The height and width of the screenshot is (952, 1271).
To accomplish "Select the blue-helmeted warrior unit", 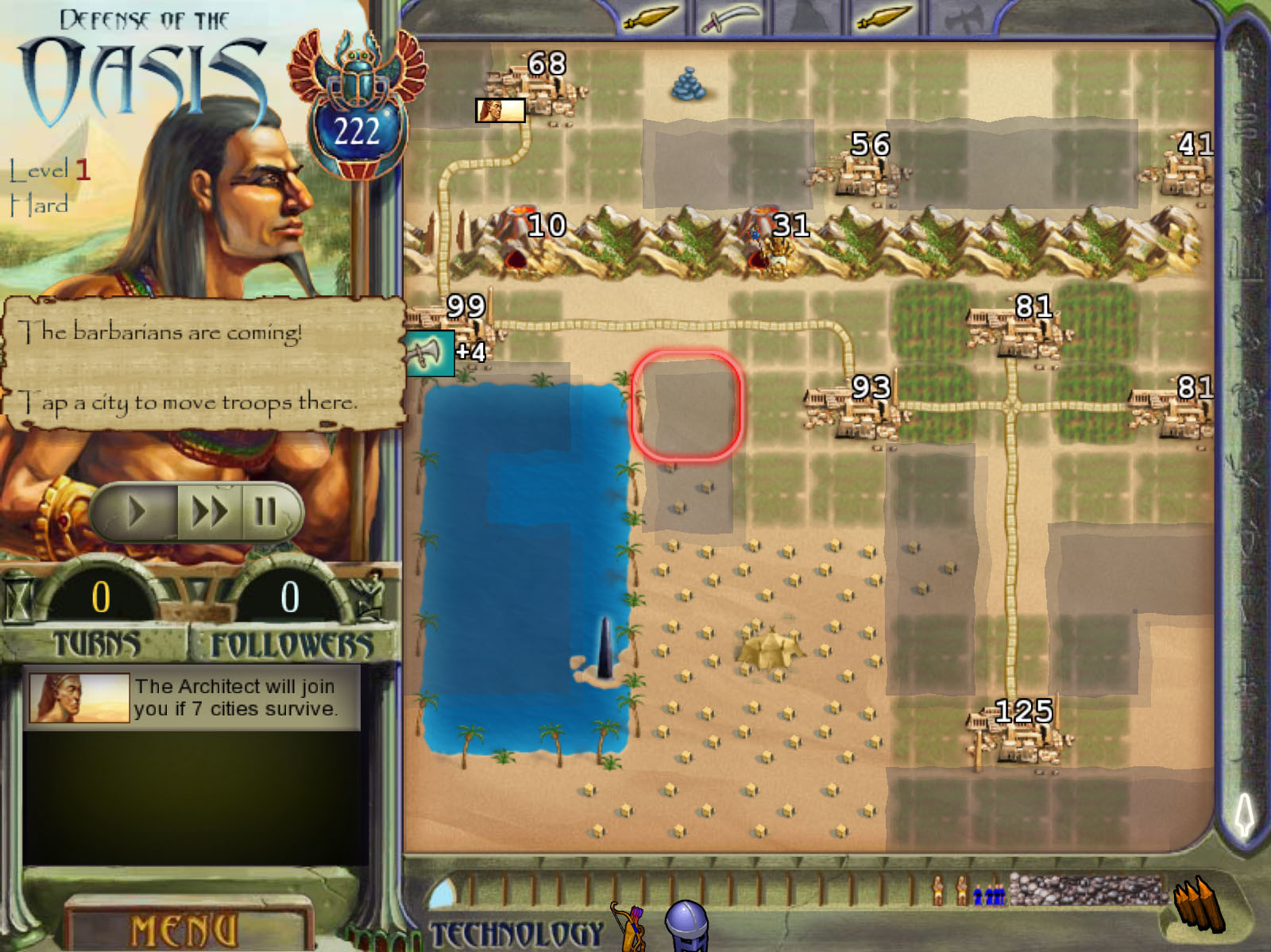I will pyautogui.click(x=685, y=926).
